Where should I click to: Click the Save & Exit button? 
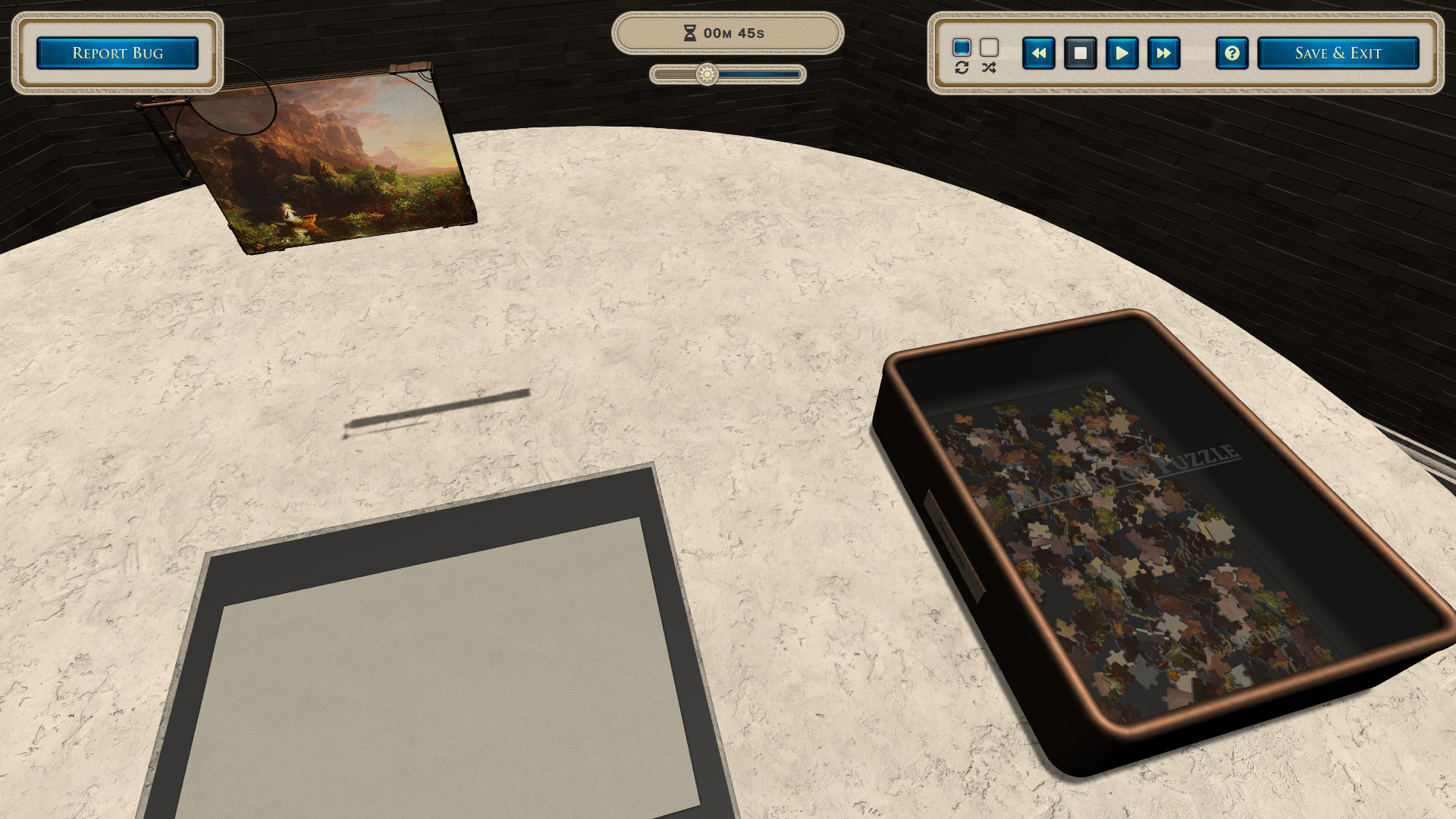click(1338, 52)
